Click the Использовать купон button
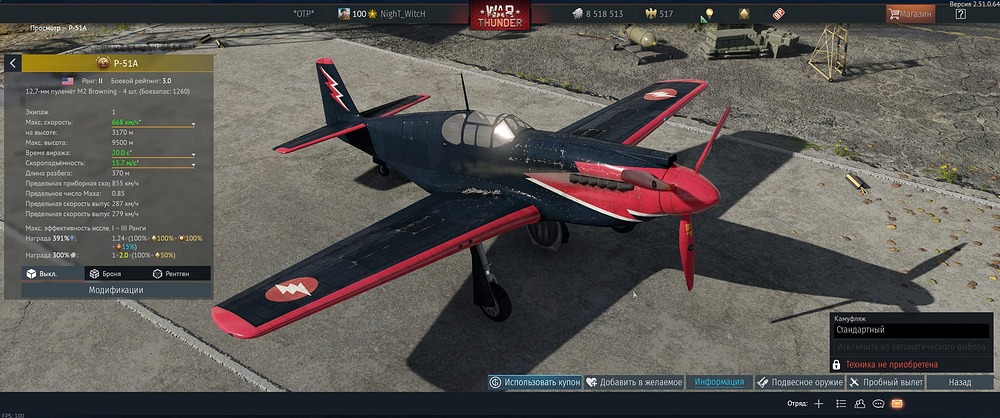This screenshot has height=418, width=1000. (535, 382)
